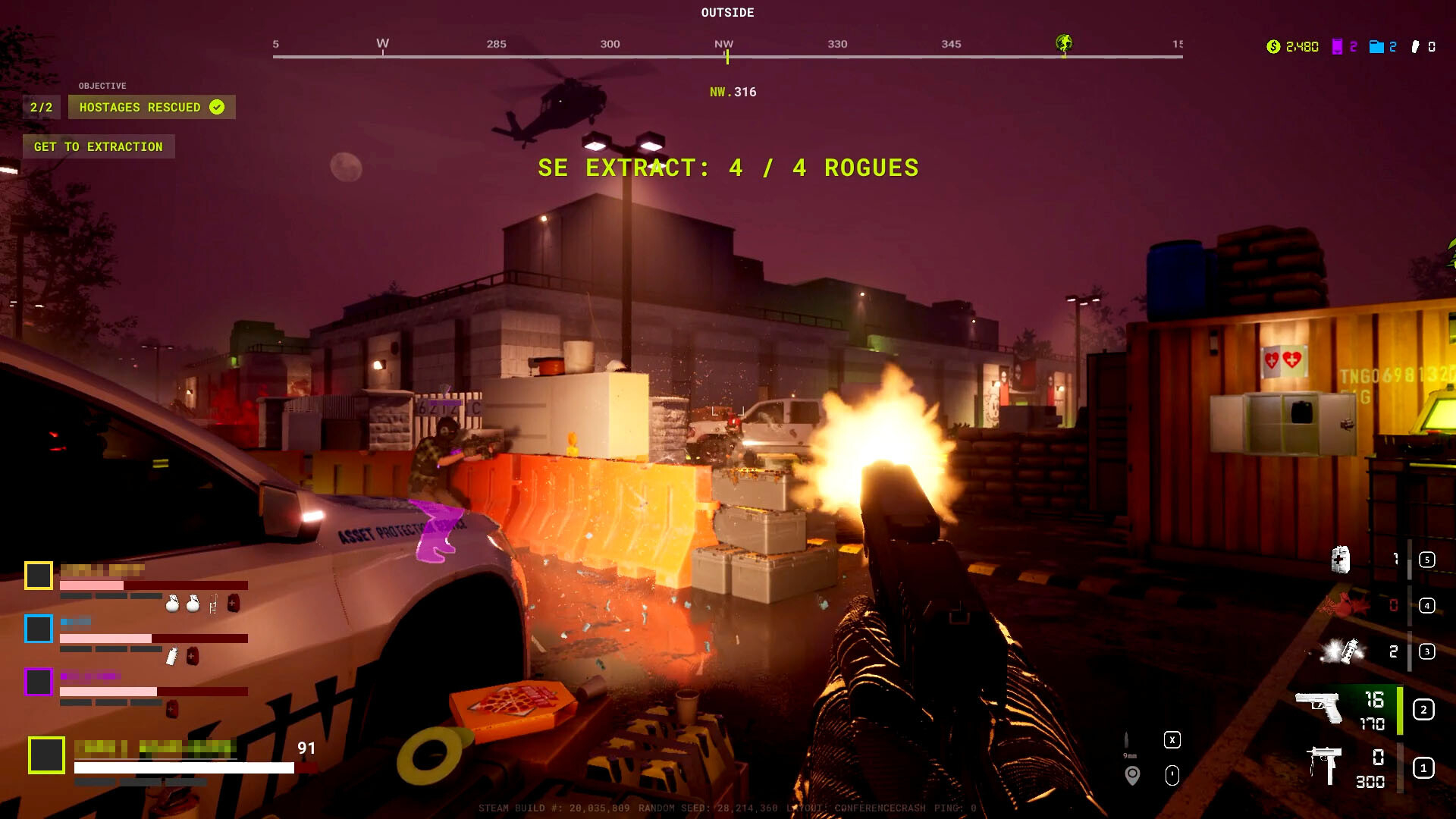The height and width of the screenshot is (819, 1456).
Task: Click the white coffin counter icon
Action: tap(1415, 47)
